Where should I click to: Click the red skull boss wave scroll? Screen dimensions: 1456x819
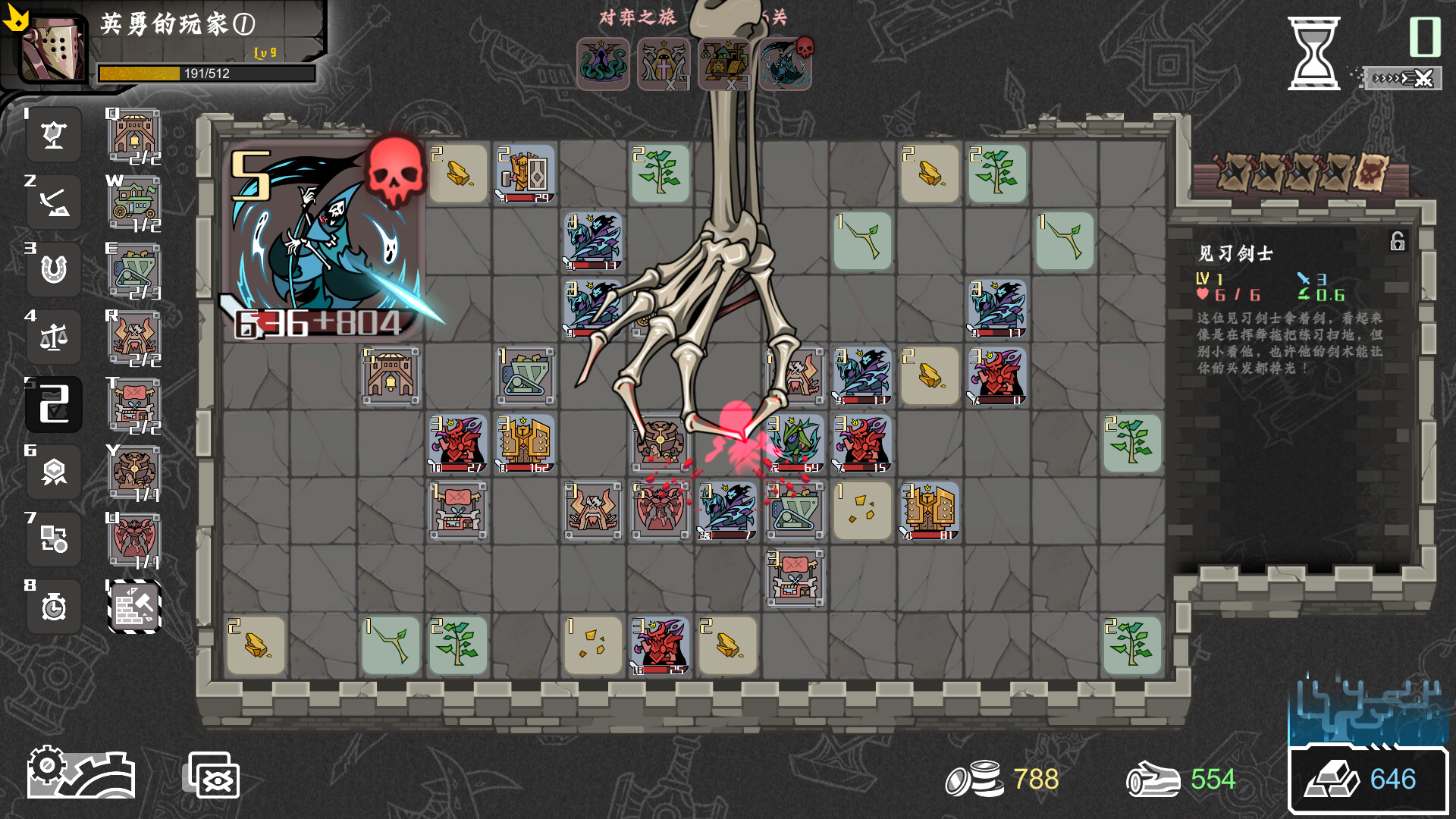(1373, 172)
